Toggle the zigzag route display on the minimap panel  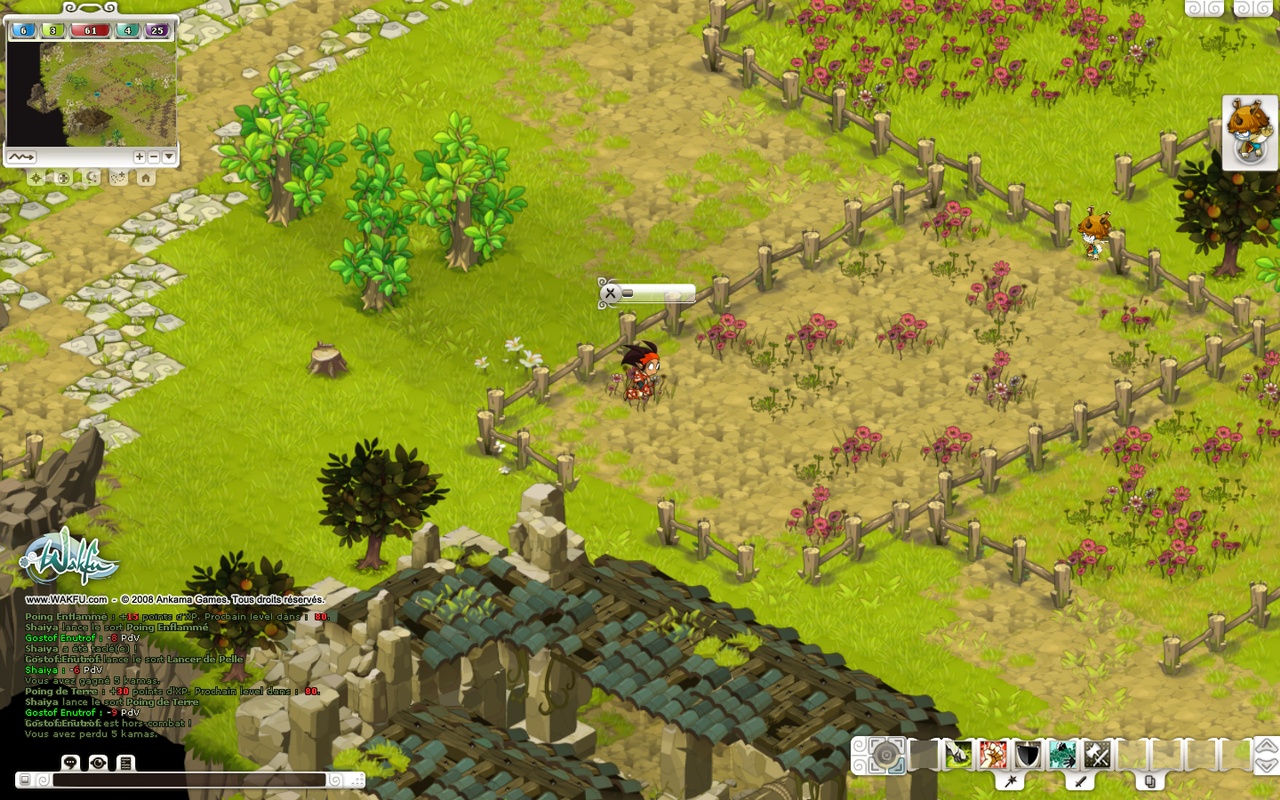23,156
